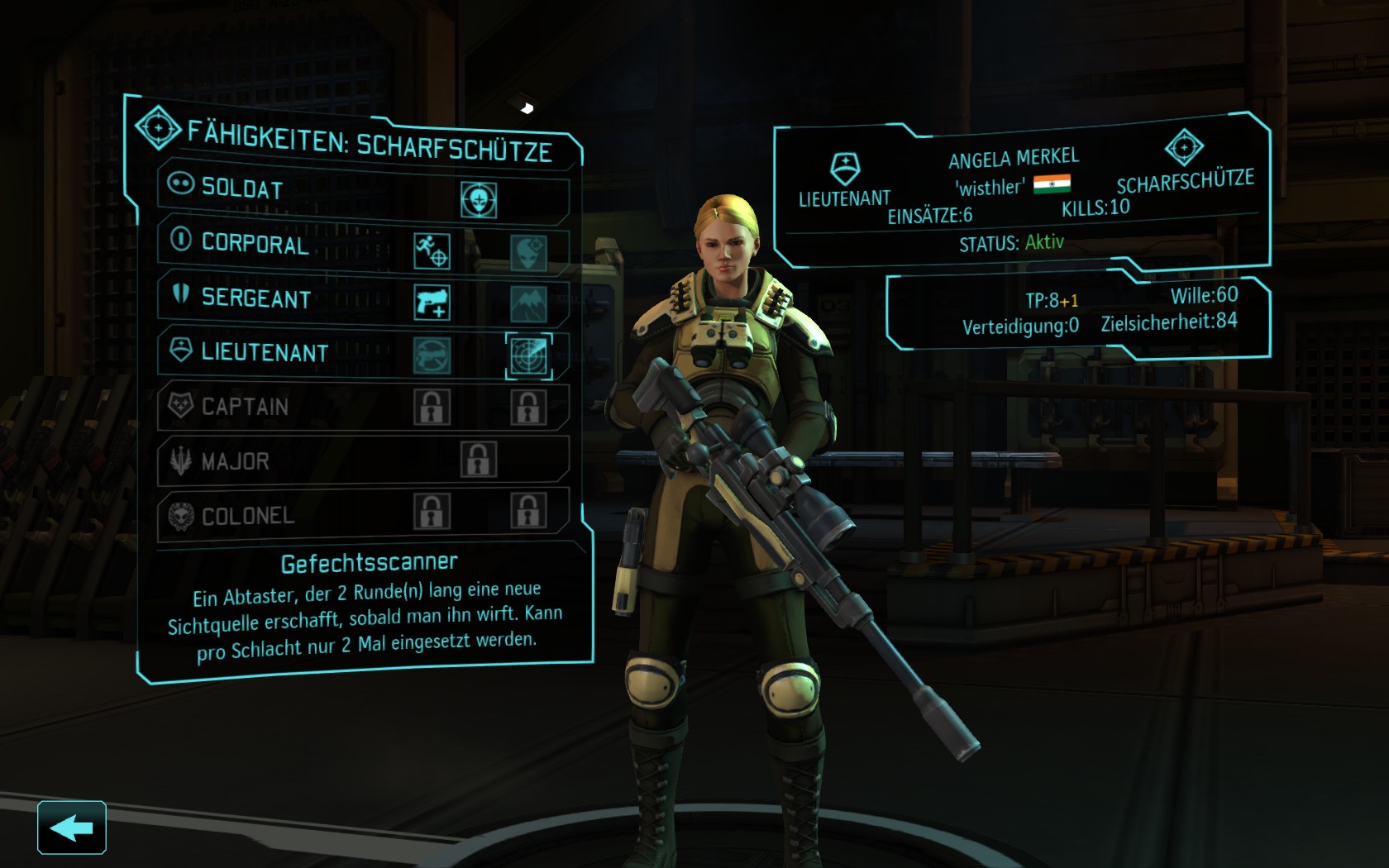Select the Sergeant mountain ability icon
The height and width of the screenshot is (868, 1389).
click(527, 304)
